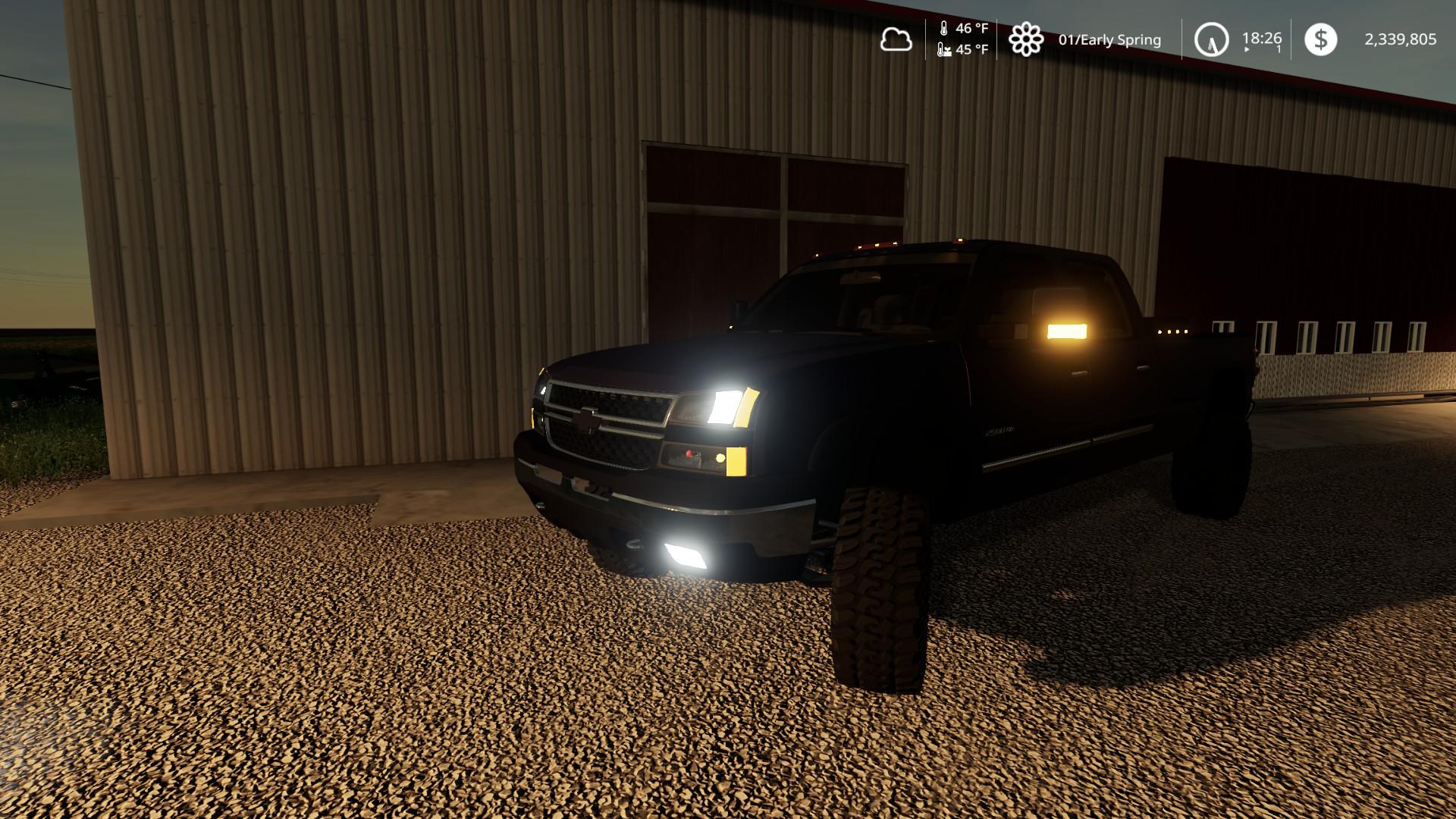Click the cloud weather icon
The height and width of the screenshot is (819, 1456).
[x=896, y=39]
